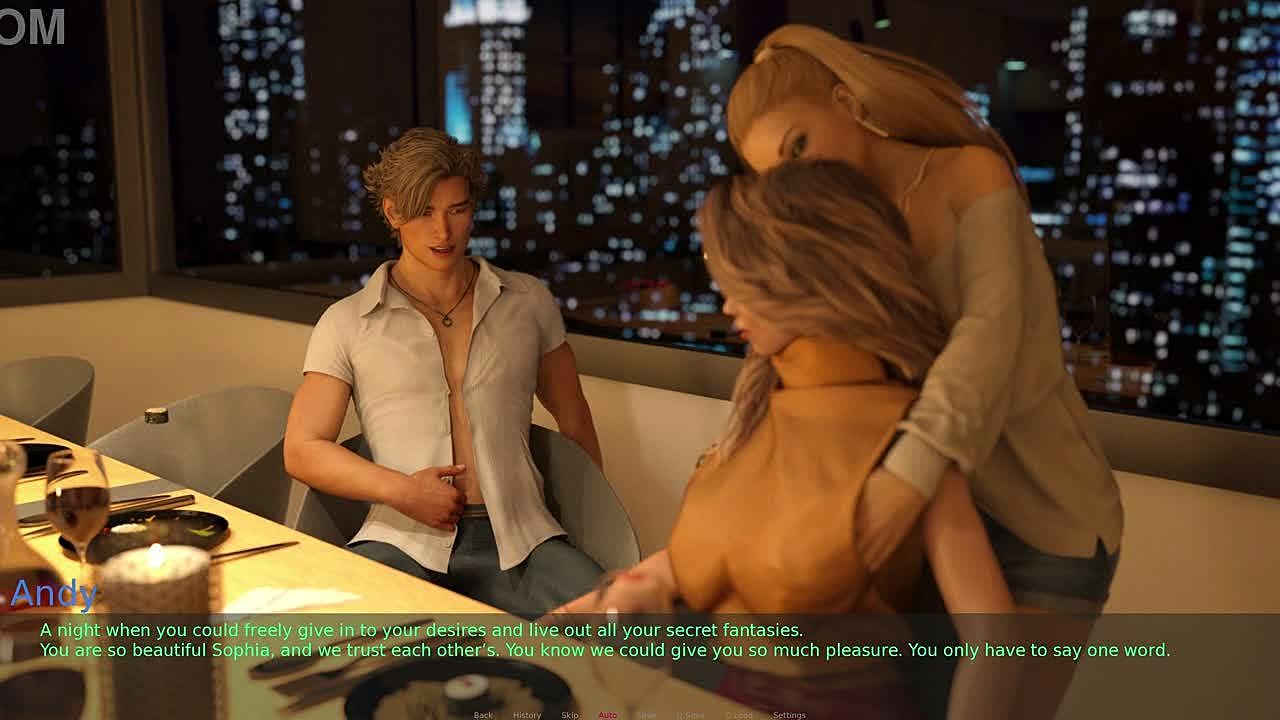Activate Skip in the quick menu
The image size is (1280, 720).
570,715
